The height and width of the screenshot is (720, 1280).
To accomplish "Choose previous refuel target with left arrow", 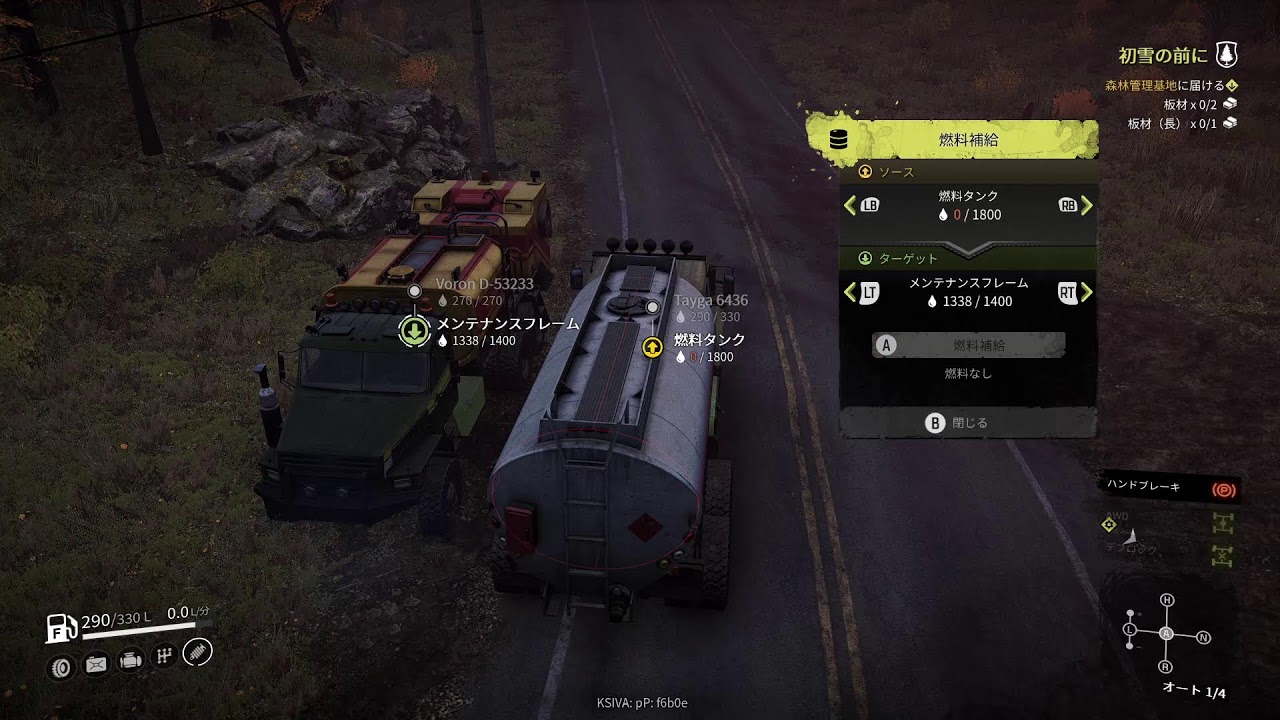I will (851, 292).
